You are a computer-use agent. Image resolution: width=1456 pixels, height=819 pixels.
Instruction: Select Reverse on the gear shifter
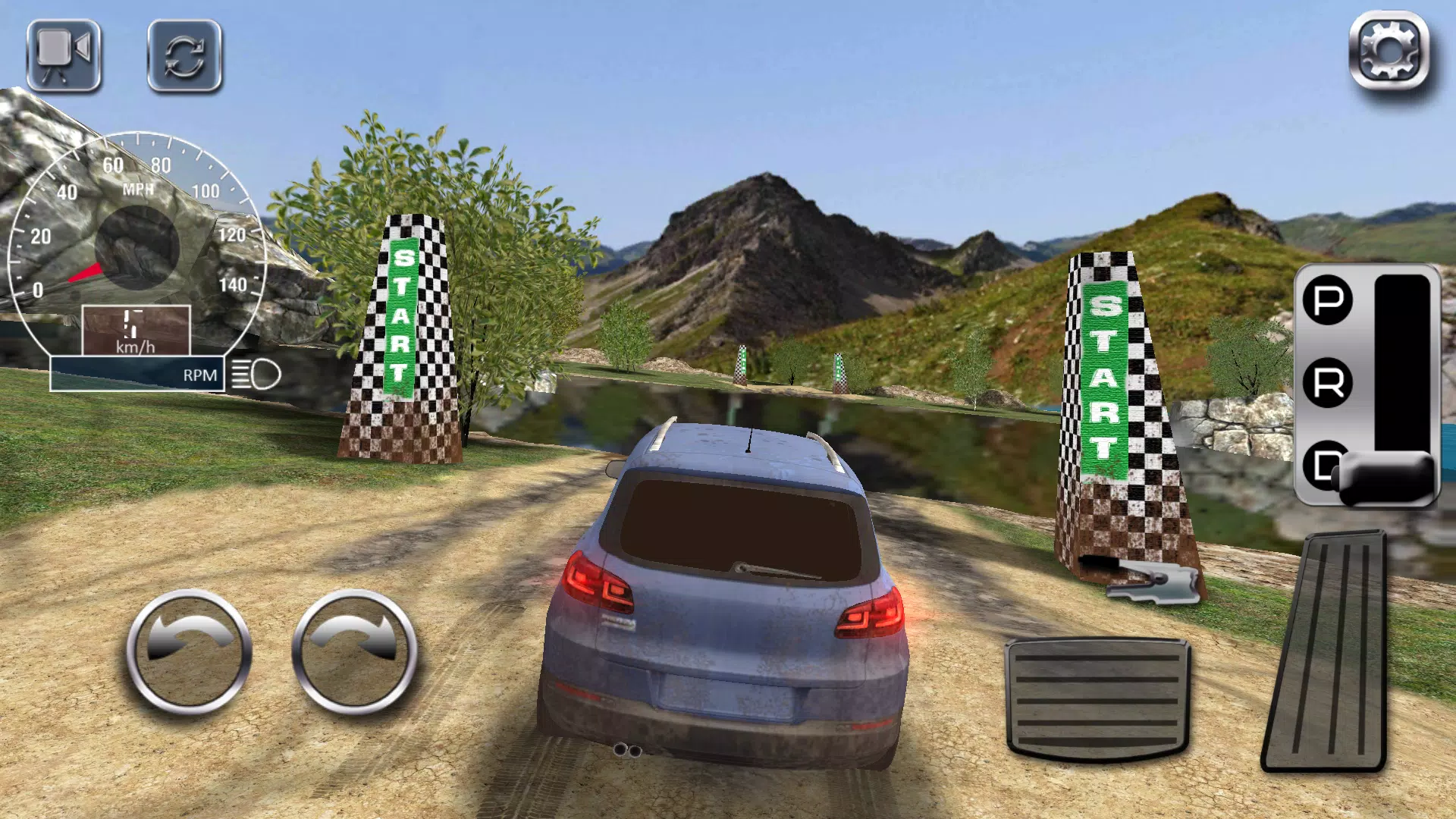click(1326, 379)
